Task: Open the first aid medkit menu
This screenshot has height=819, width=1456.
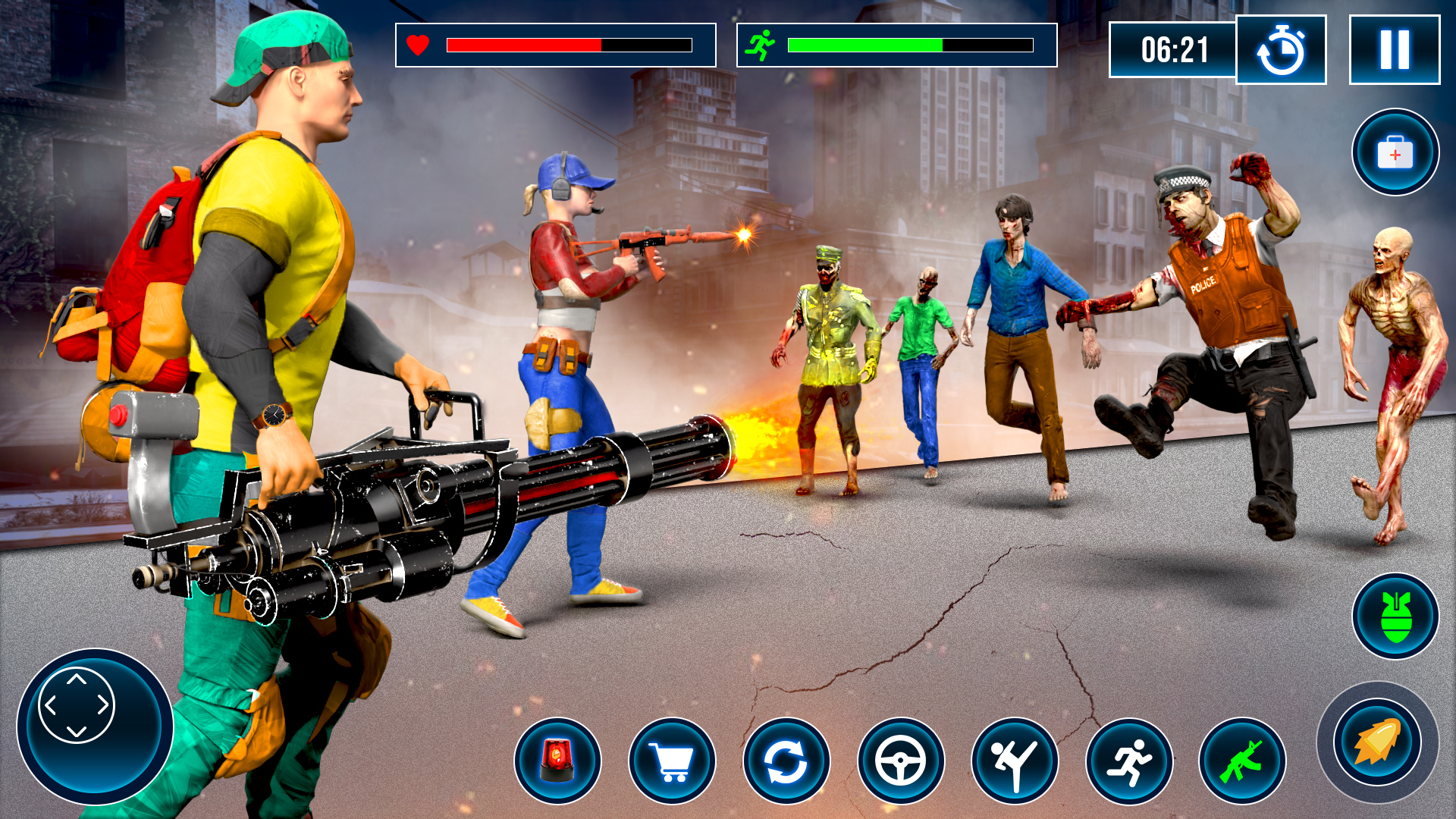Action: click(x=1394, y=152)
